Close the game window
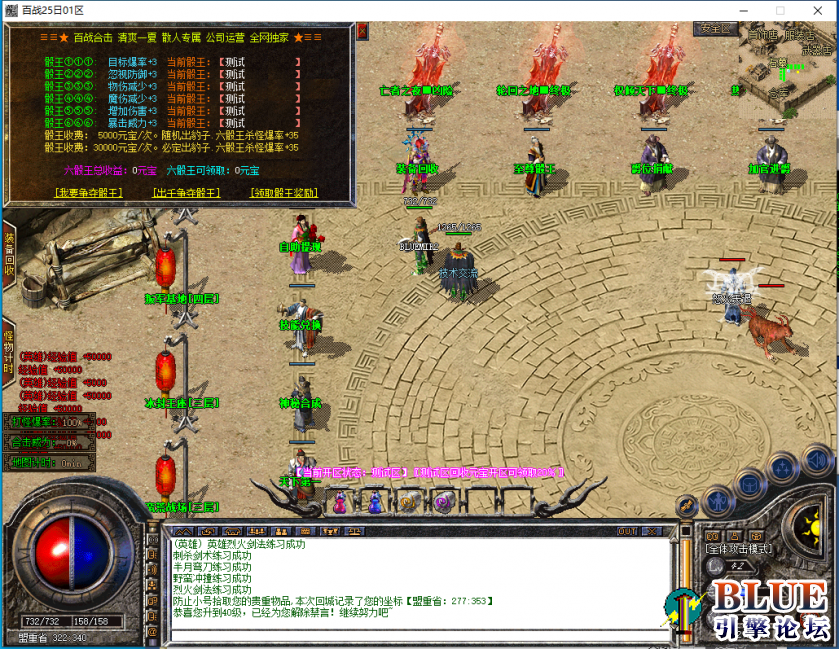Image resolution: width=839 pixels, height=649 pixels. coord(816,10)
